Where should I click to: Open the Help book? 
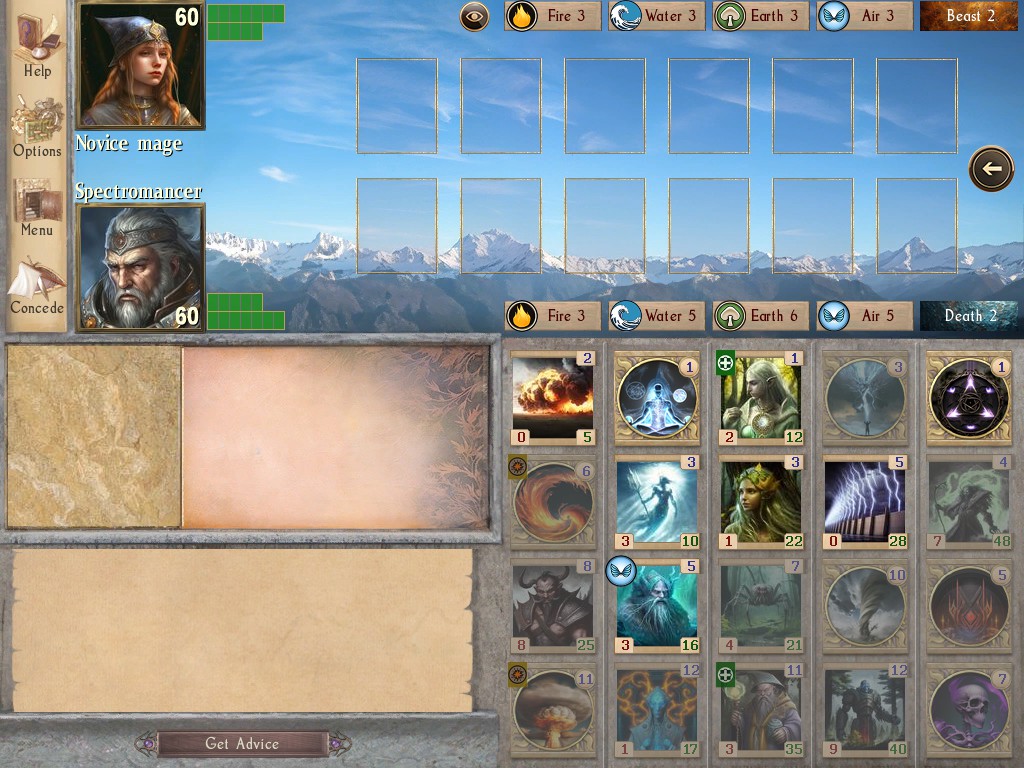click(x=37, y=45)
